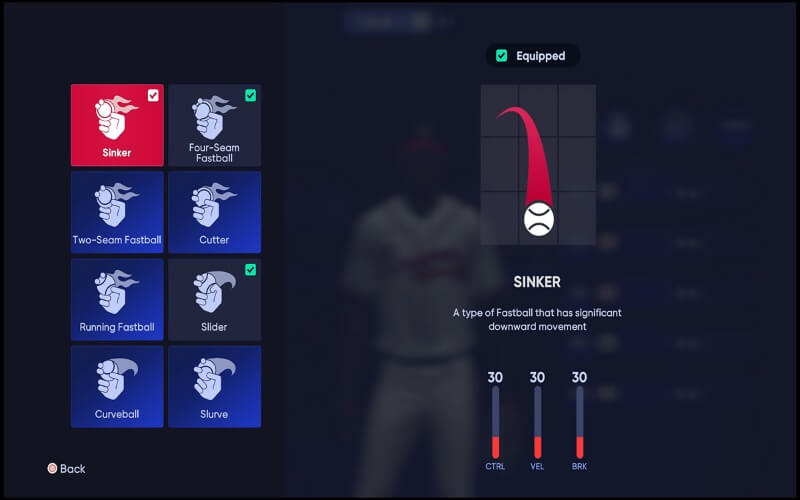This screenshot has width=800, height=500.
Task: Choose the Four-Seam Fastball pitch
Action: pyautogui.click(x=214, y=125)
